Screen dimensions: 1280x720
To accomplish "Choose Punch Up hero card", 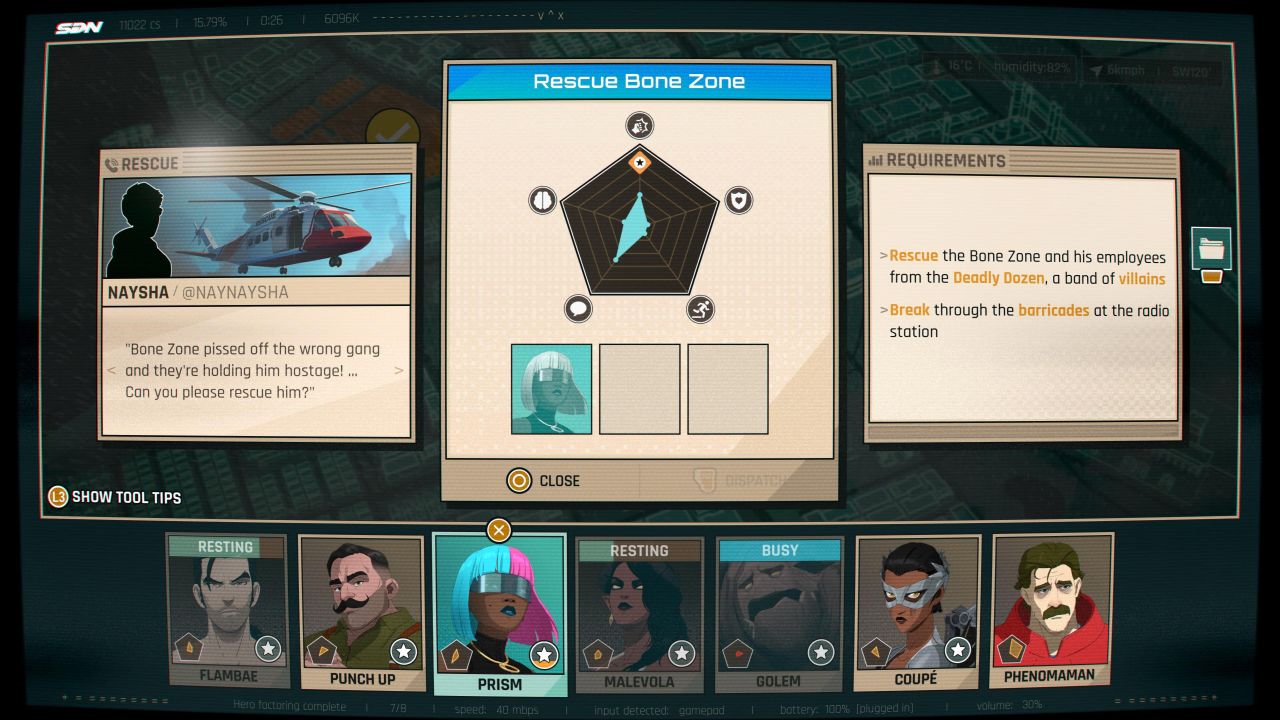I will pyautogui.click(x=361, y=612).
